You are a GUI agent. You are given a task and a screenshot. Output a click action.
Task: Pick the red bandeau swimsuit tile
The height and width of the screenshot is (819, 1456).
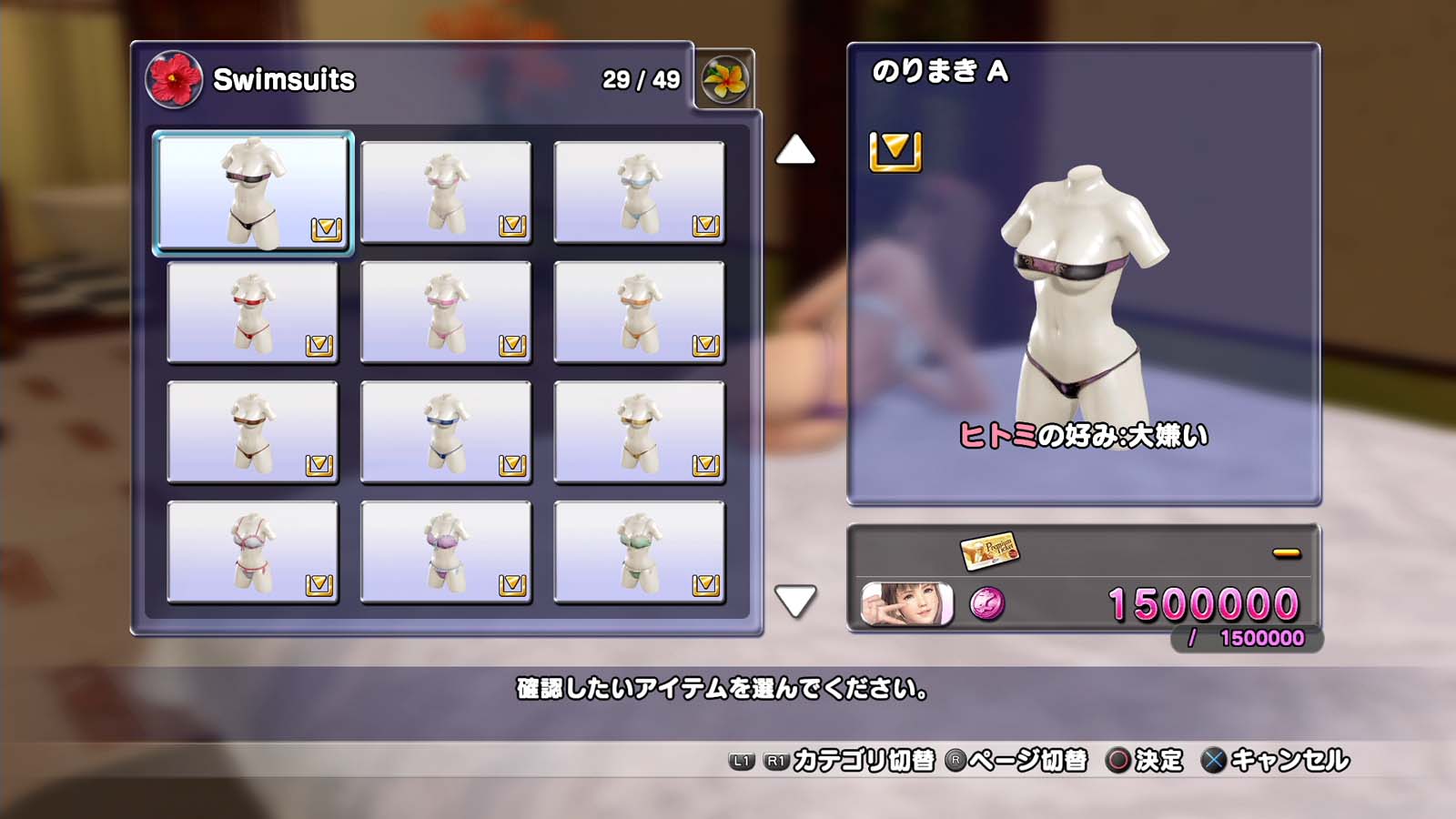pos(253,312)
